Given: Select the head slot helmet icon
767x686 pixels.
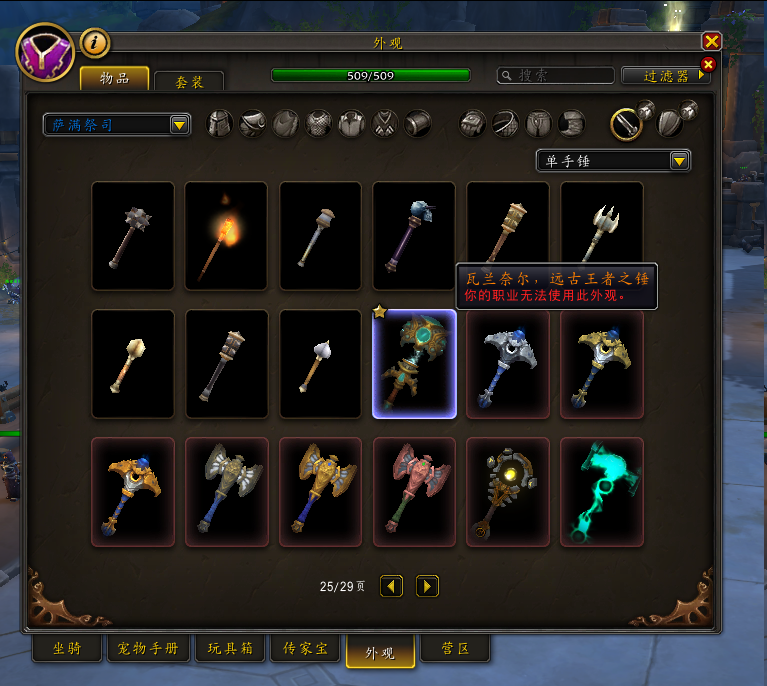Looking at the screenshot, I should tap(220, 124).
